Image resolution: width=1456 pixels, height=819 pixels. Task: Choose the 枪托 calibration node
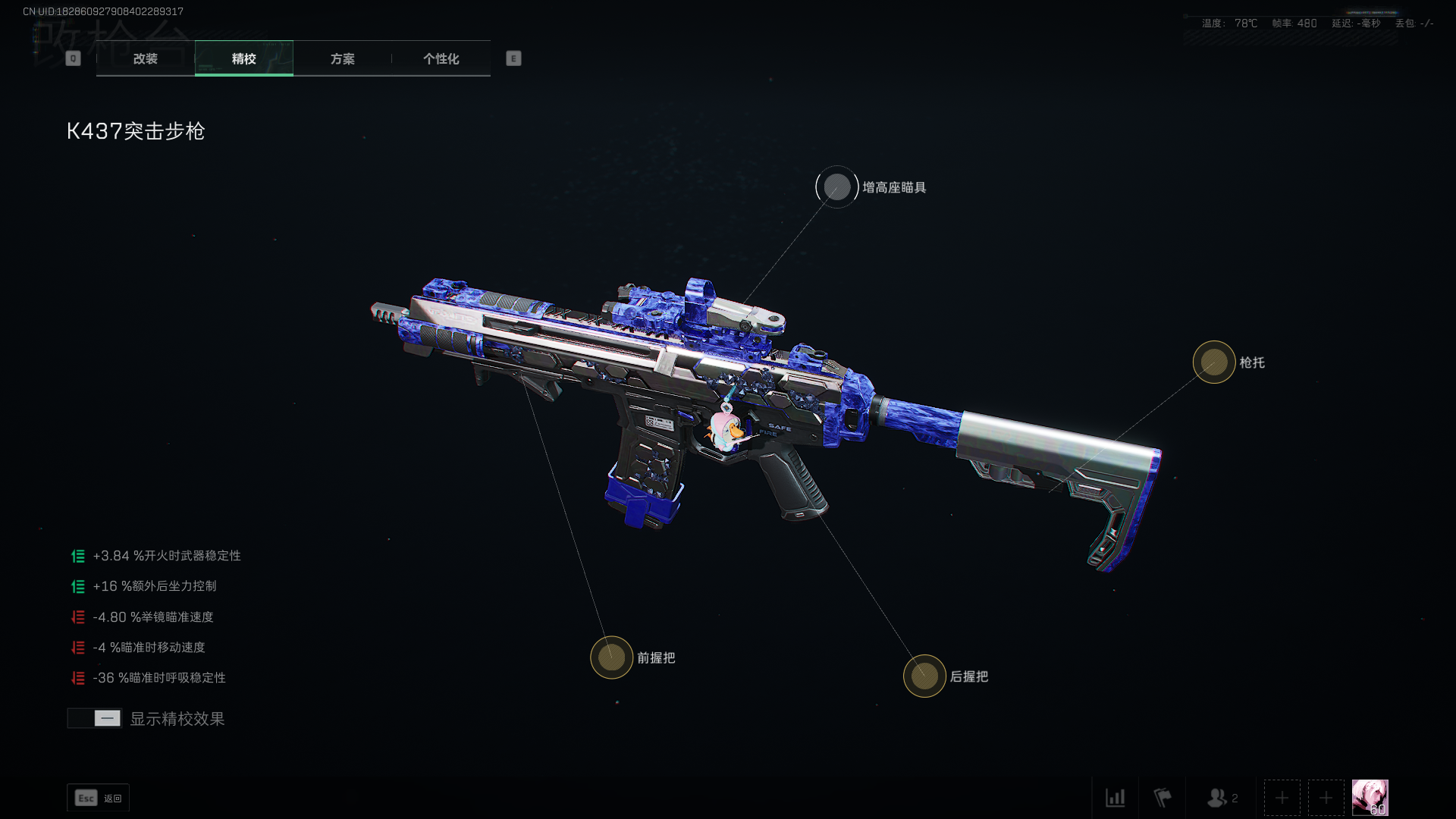[1213, 362]
